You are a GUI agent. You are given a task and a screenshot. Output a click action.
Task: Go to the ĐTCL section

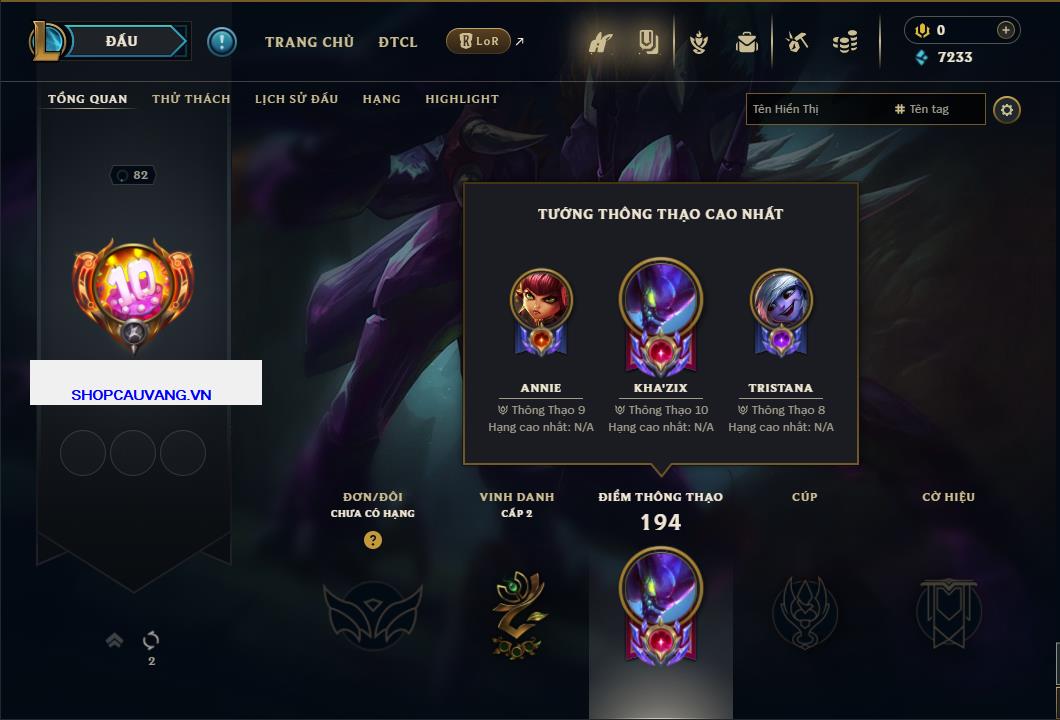(398, 42)
